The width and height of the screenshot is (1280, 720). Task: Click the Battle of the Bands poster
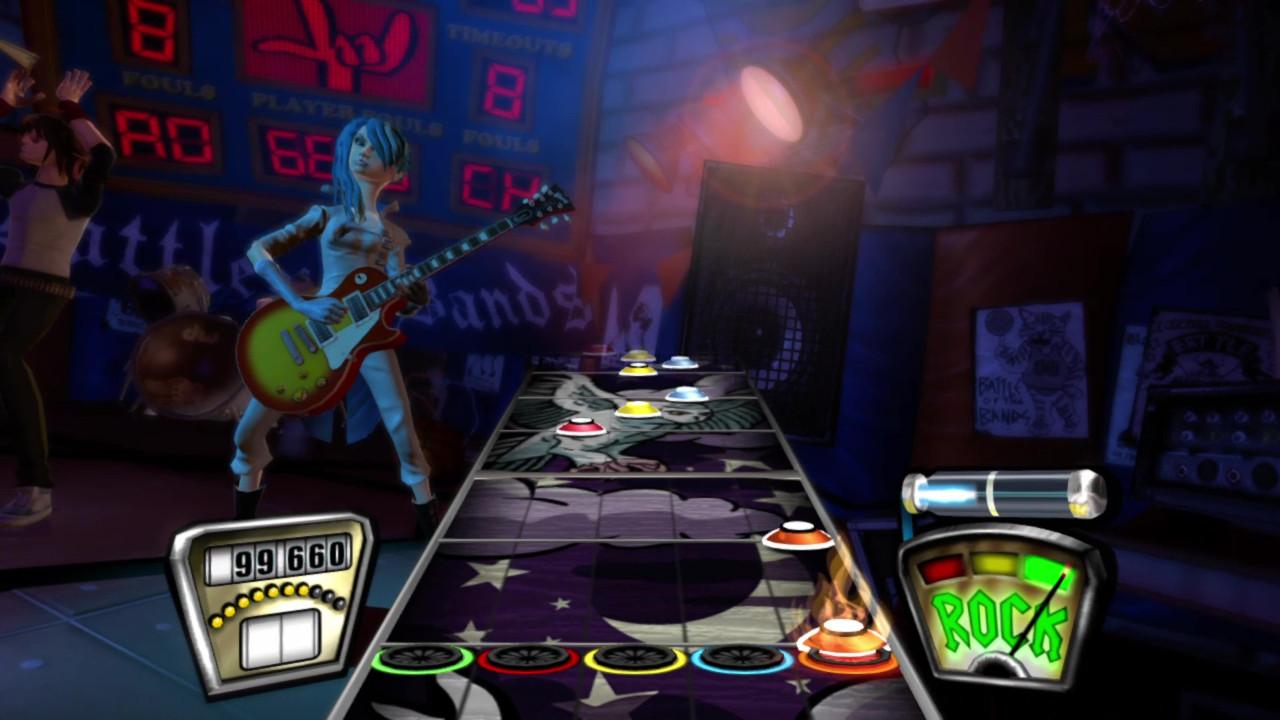pos(1023,370)
